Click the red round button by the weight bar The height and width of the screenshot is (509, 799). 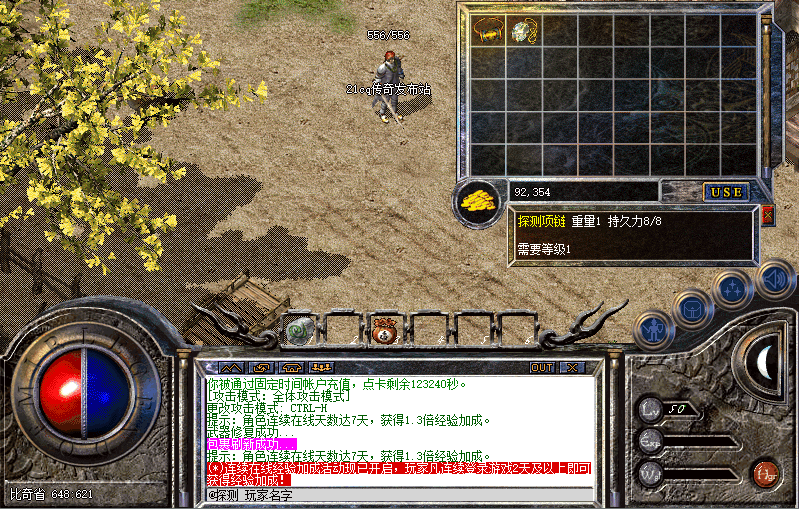[767, 471]
